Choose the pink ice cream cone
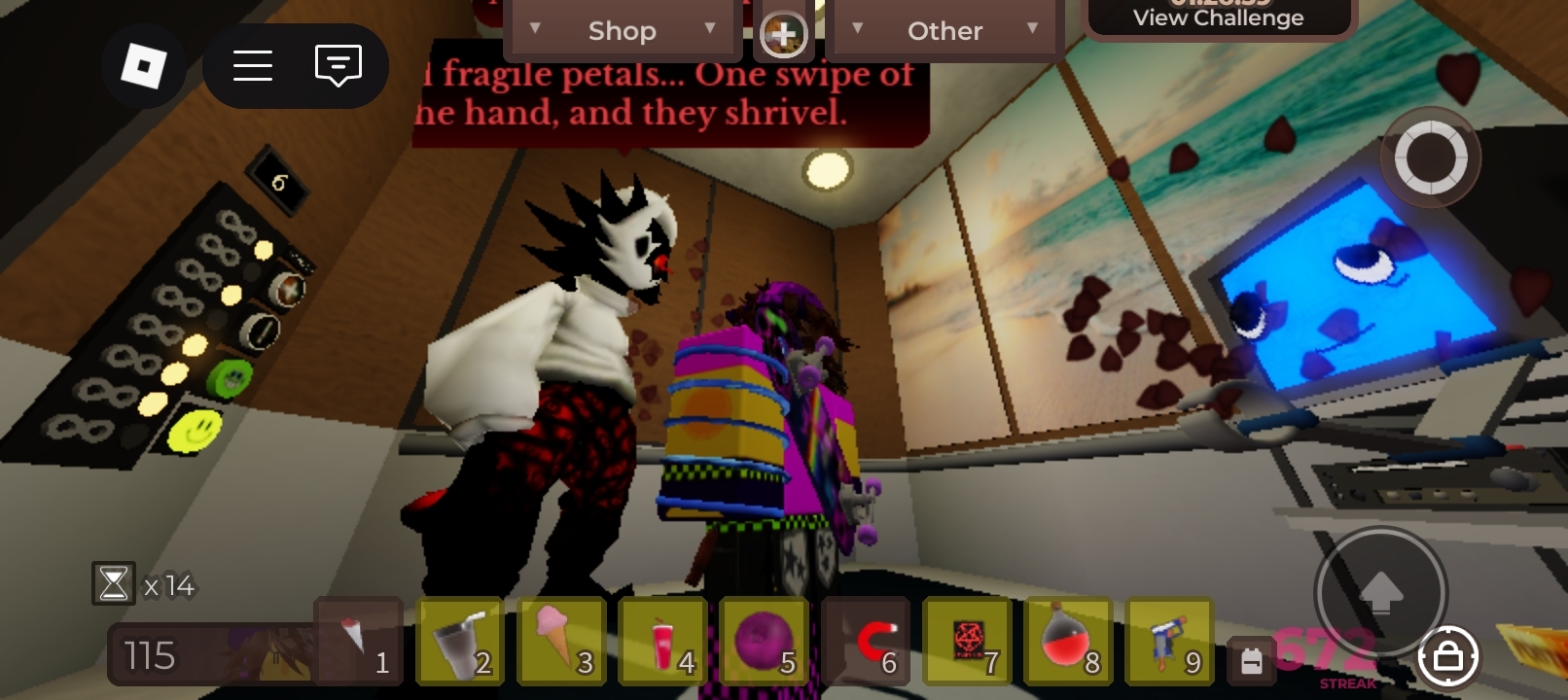The height and width of the screenshot is (700, 1568). pos(561,642)
